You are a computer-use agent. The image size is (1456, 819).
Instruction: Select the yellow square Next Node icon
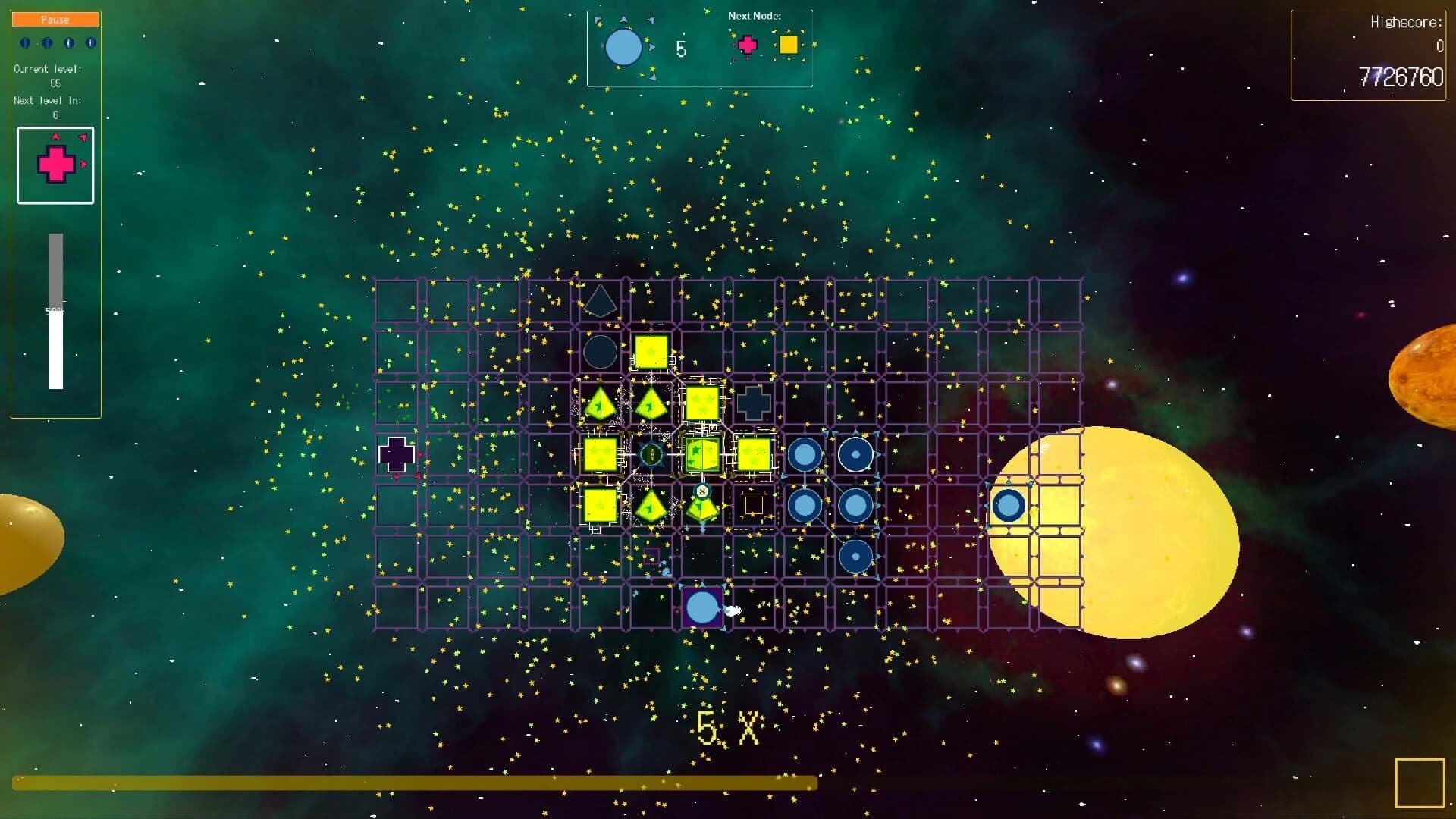[x=787, y=45]
